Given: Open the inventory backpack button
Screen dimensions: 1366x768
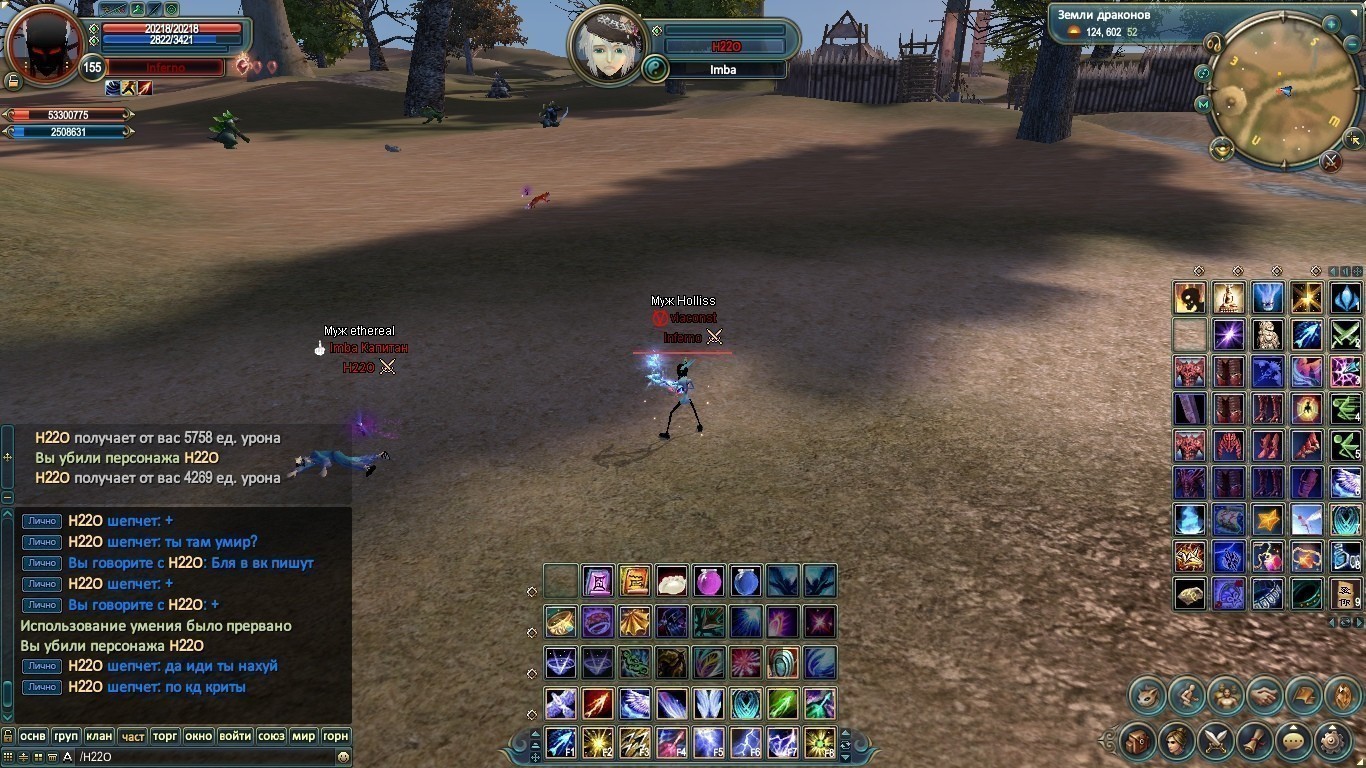Looking at the screenshot, I should [1137, 741].
